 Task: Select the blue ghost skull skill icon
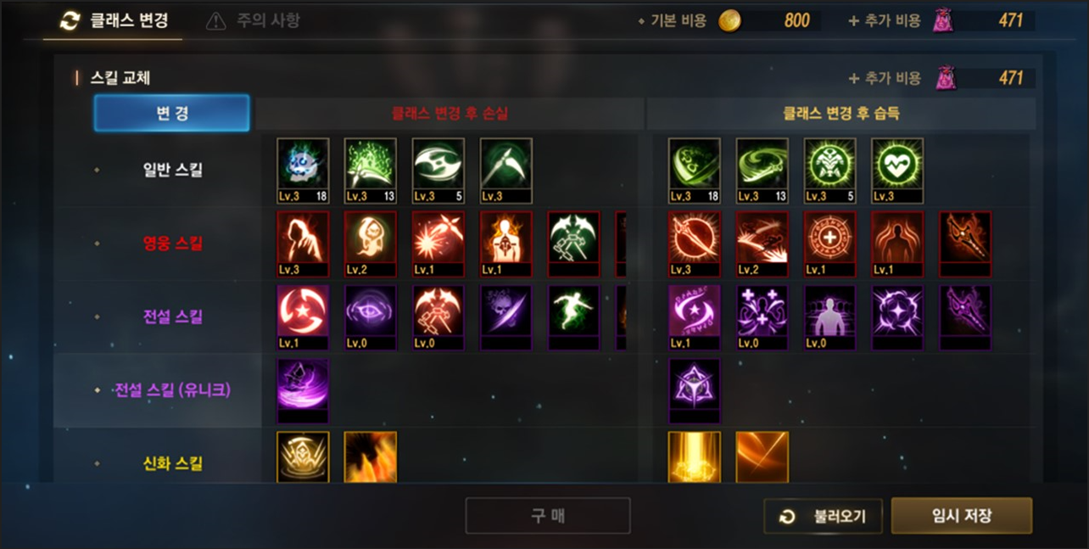302,164
